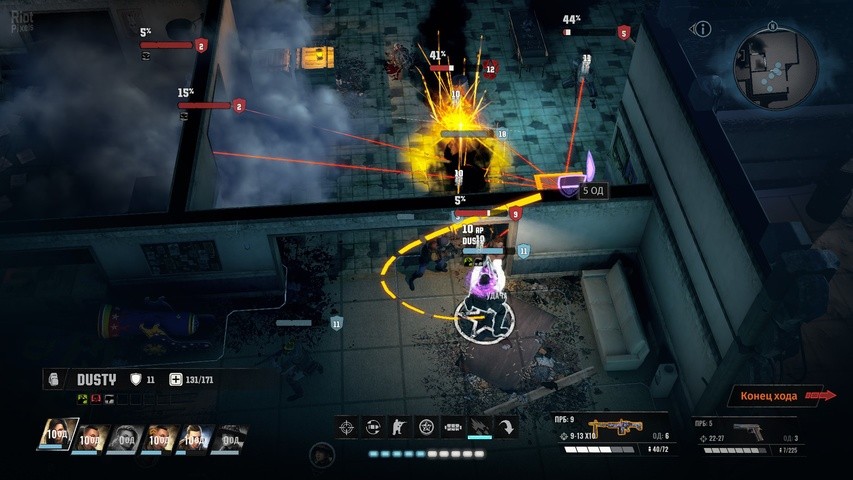Screen dimensions: 853x480
Task: Select the ammo belt ability icon
Action: (x=453, y=427)
